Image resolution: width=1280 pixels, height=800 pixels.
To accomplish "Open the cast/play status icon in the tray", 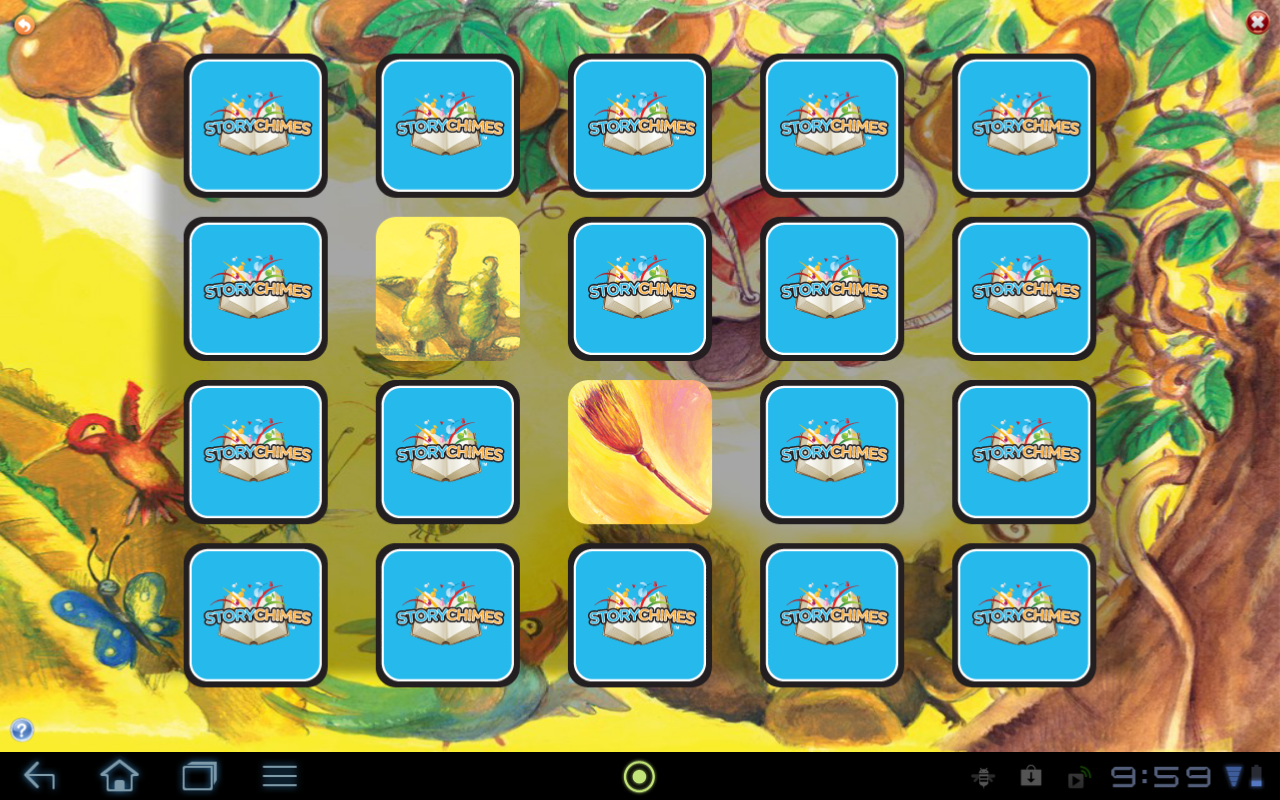I will coord(1077,775).
